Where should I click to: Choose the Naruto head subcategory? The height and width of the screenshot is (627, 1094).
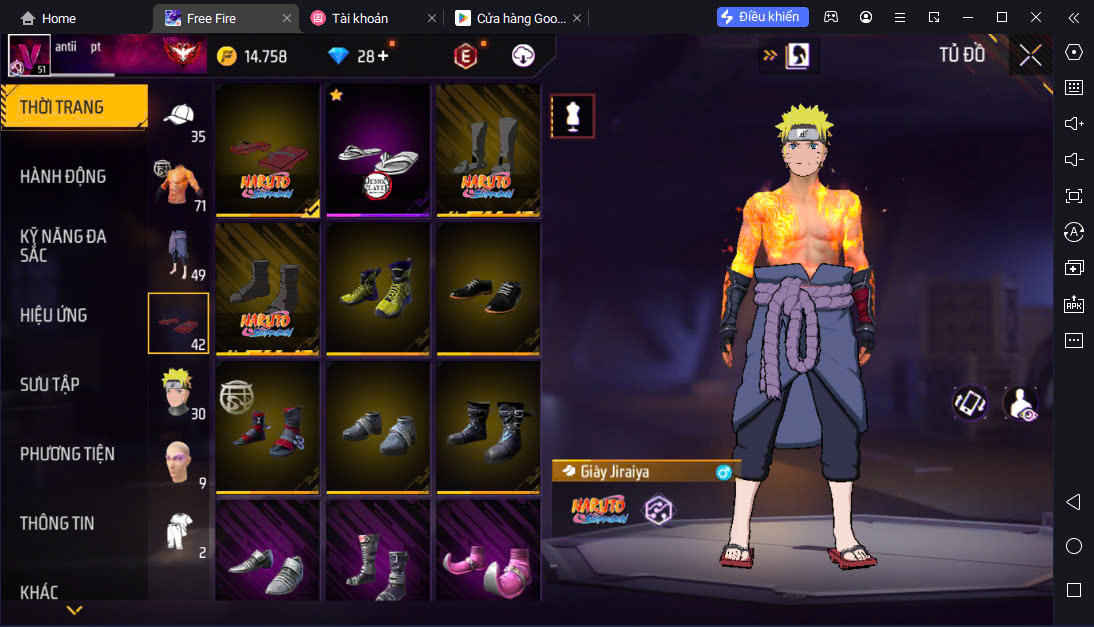tap(179, 392)
